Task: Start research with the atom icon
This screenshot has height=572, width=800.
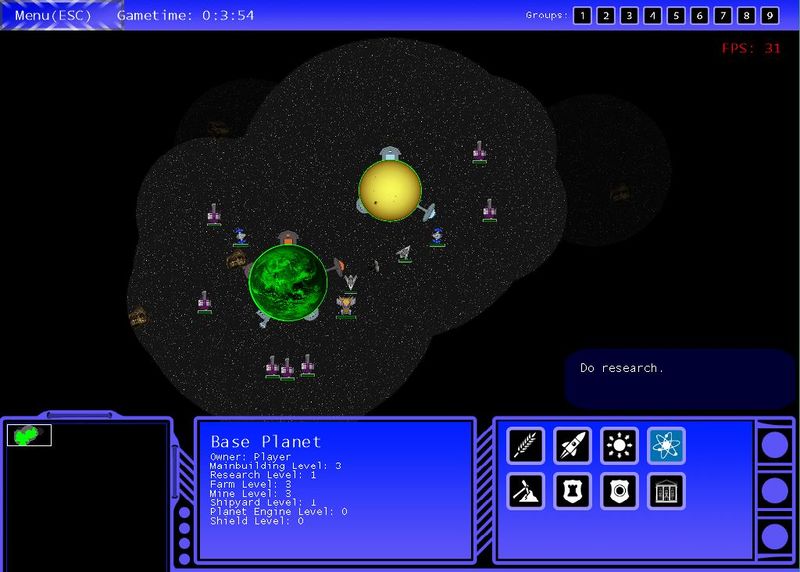Action: tap(665, 446)
